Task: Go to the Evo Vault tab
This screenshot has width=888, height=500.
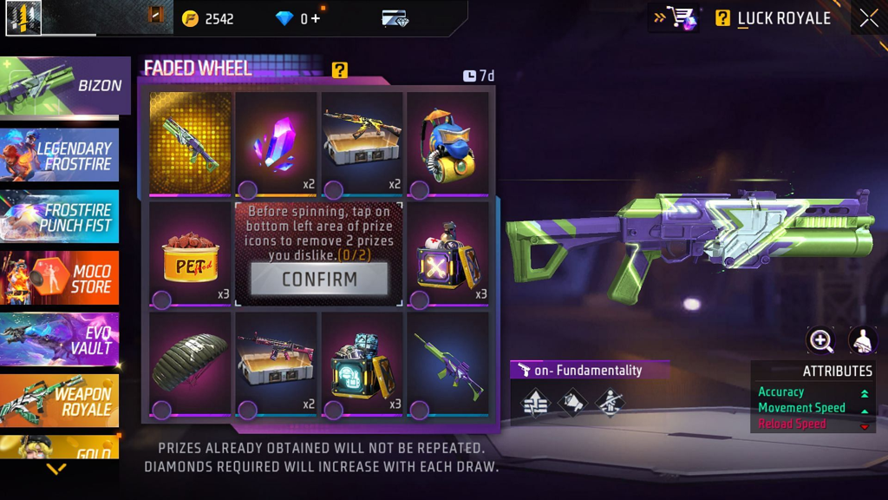Action: (60, 339)
